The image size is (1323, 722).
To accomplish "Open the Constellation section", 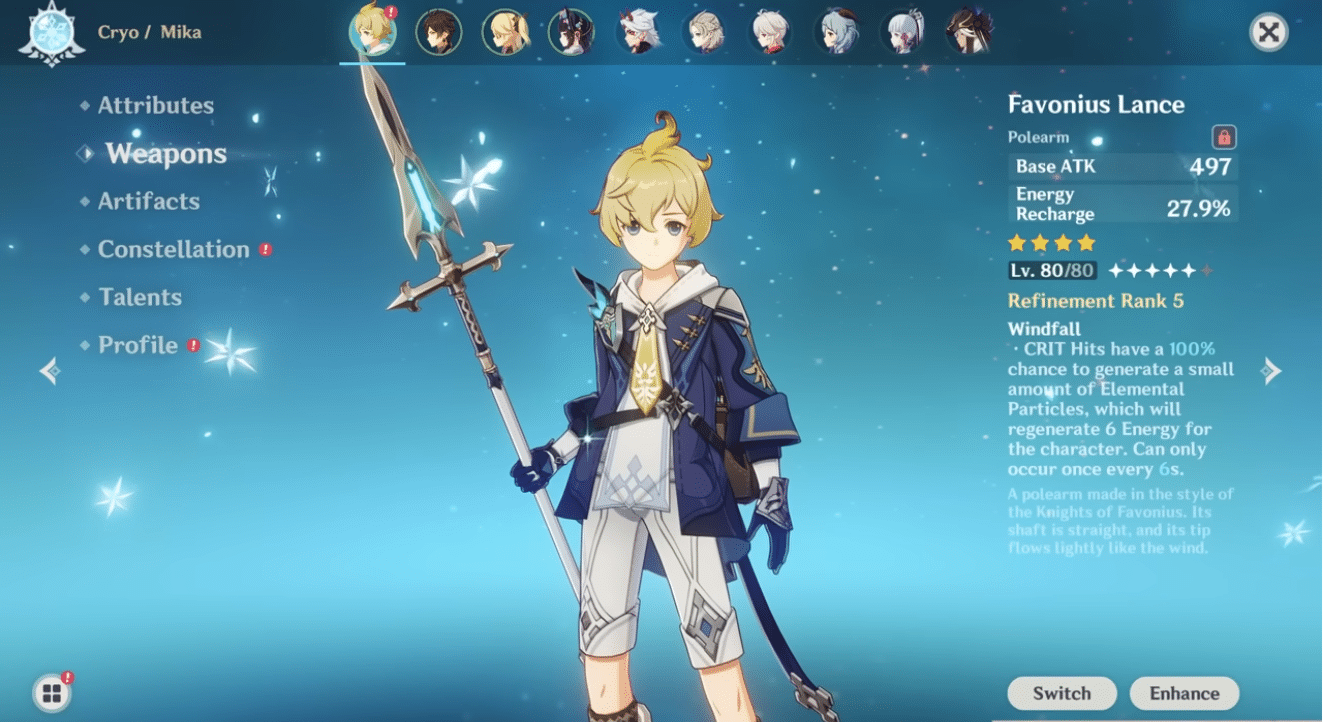I will click(x=173, y=249).
